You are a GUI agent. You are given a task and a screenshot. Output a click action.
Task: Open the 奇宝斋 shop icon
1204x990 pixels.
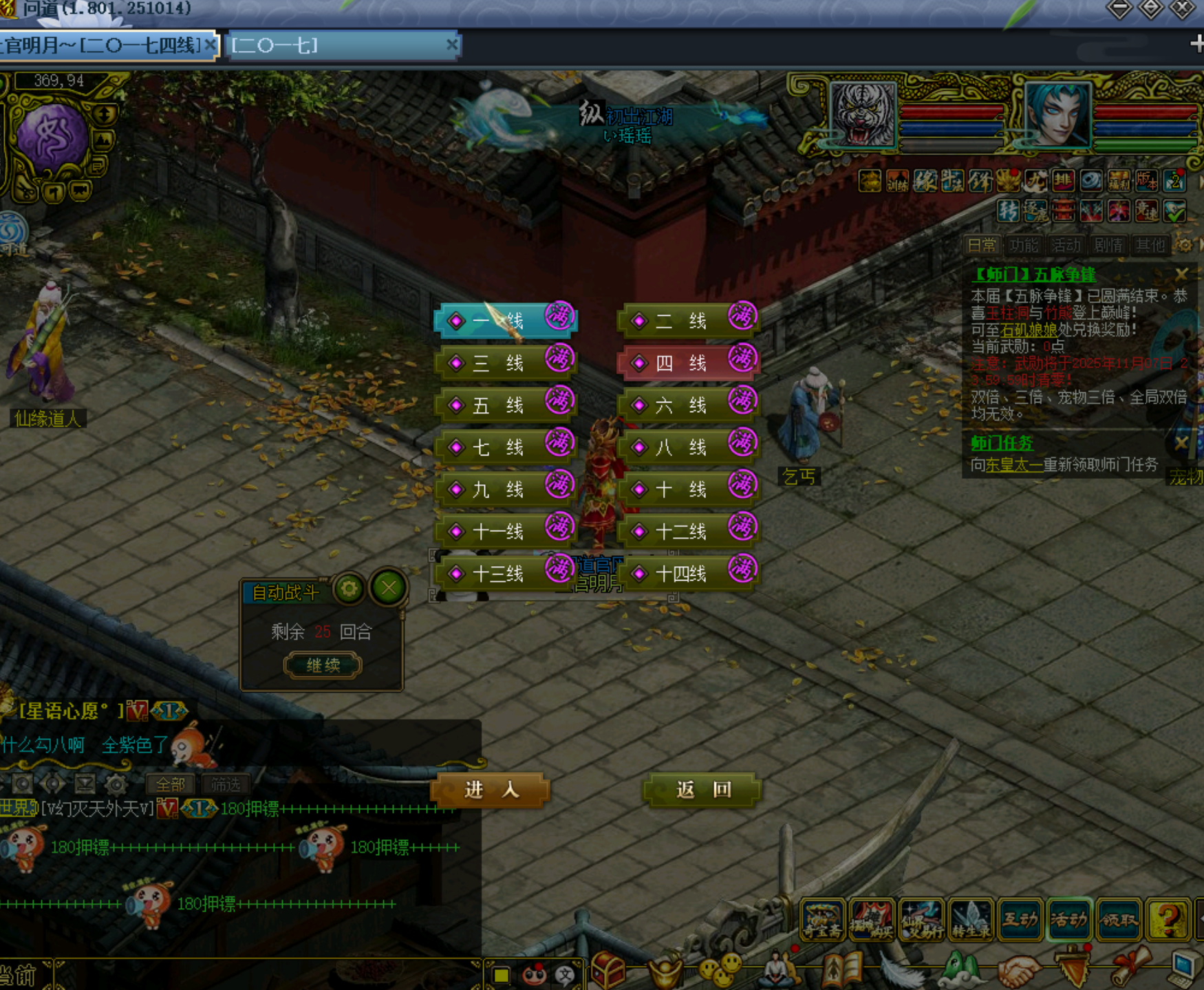(821, 919)
